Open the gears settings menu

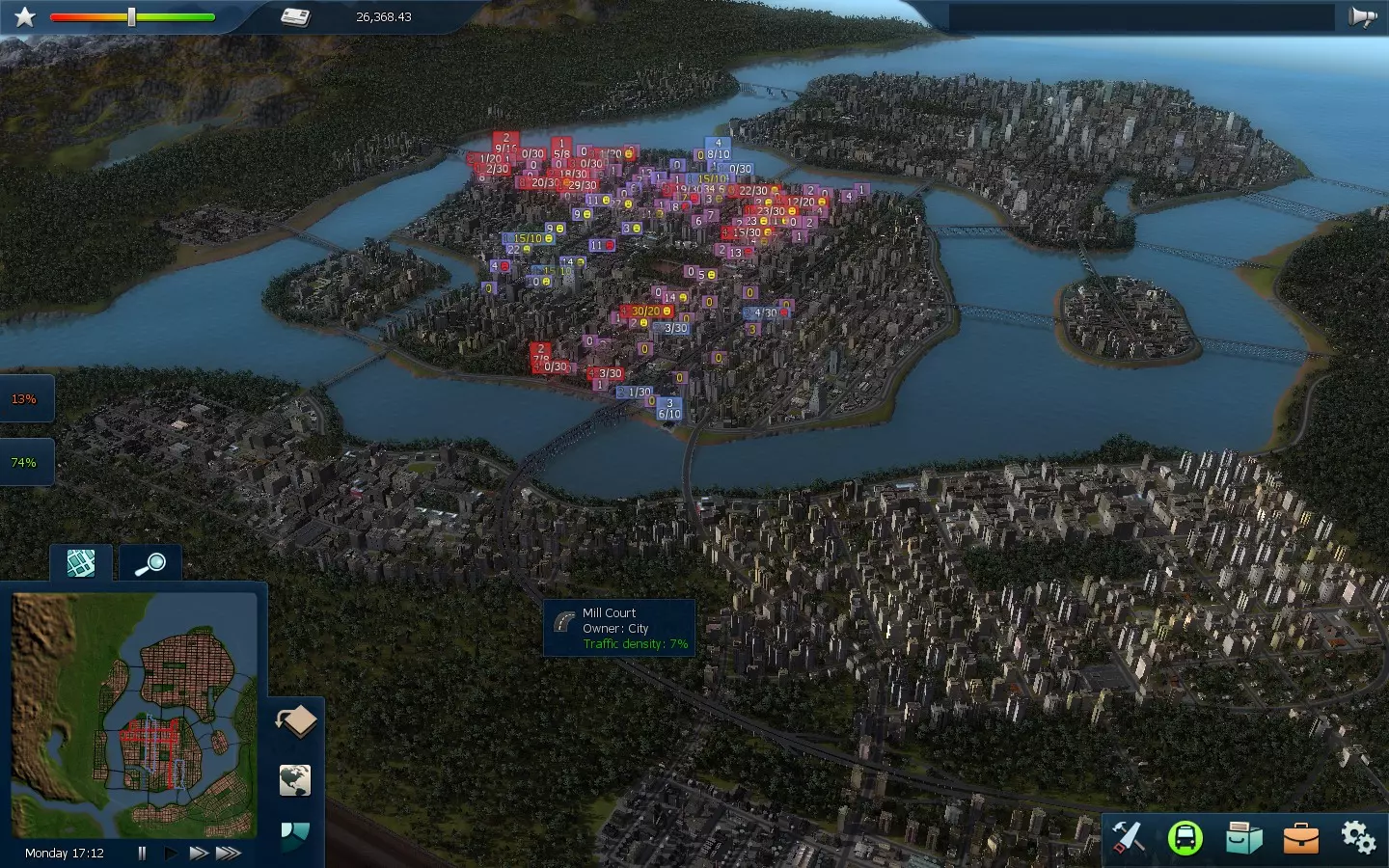point(1358,837)
